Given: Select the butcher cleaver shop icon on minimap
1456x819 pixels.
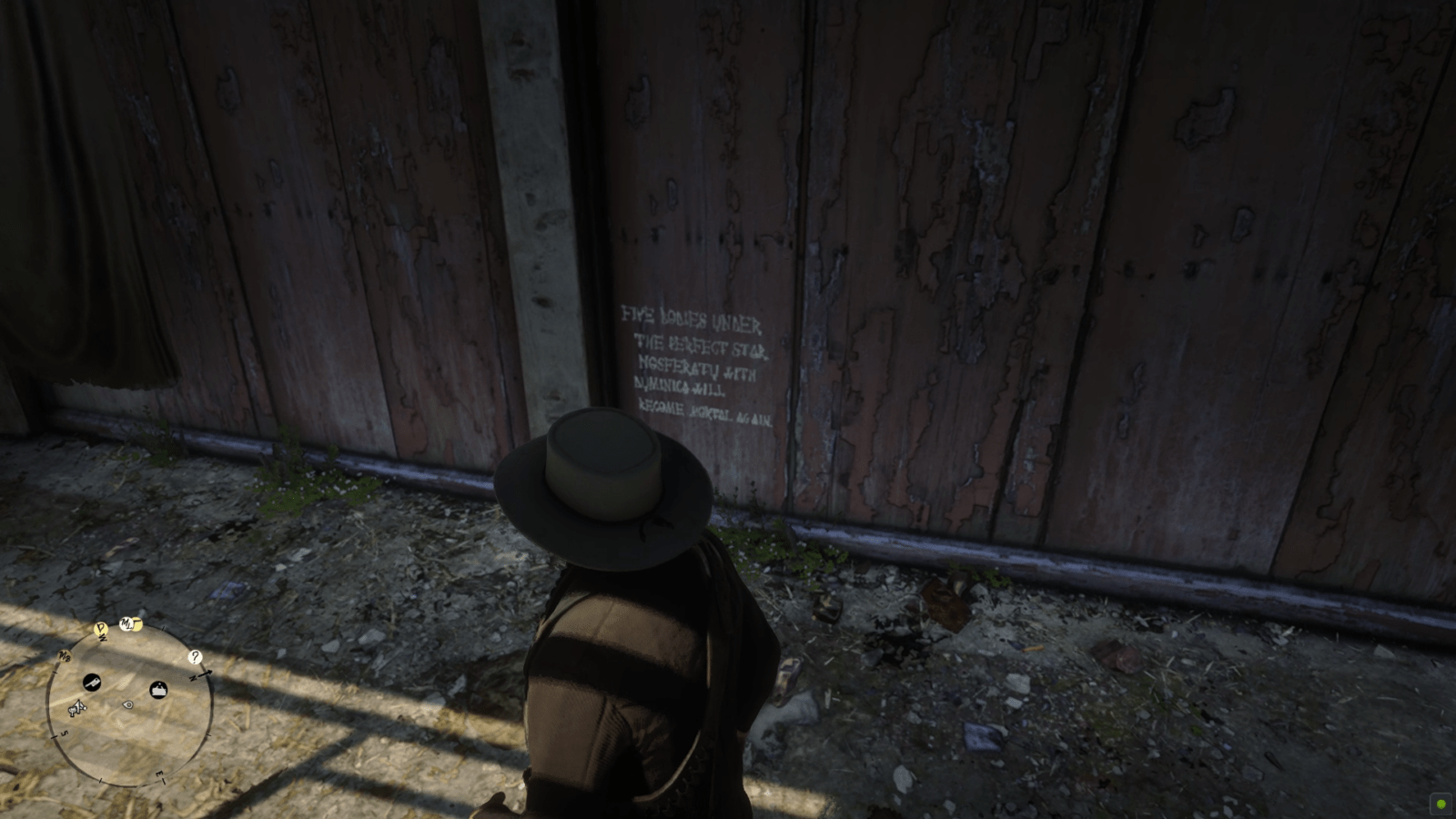Looking at the screenshot, I should [92, 684].
